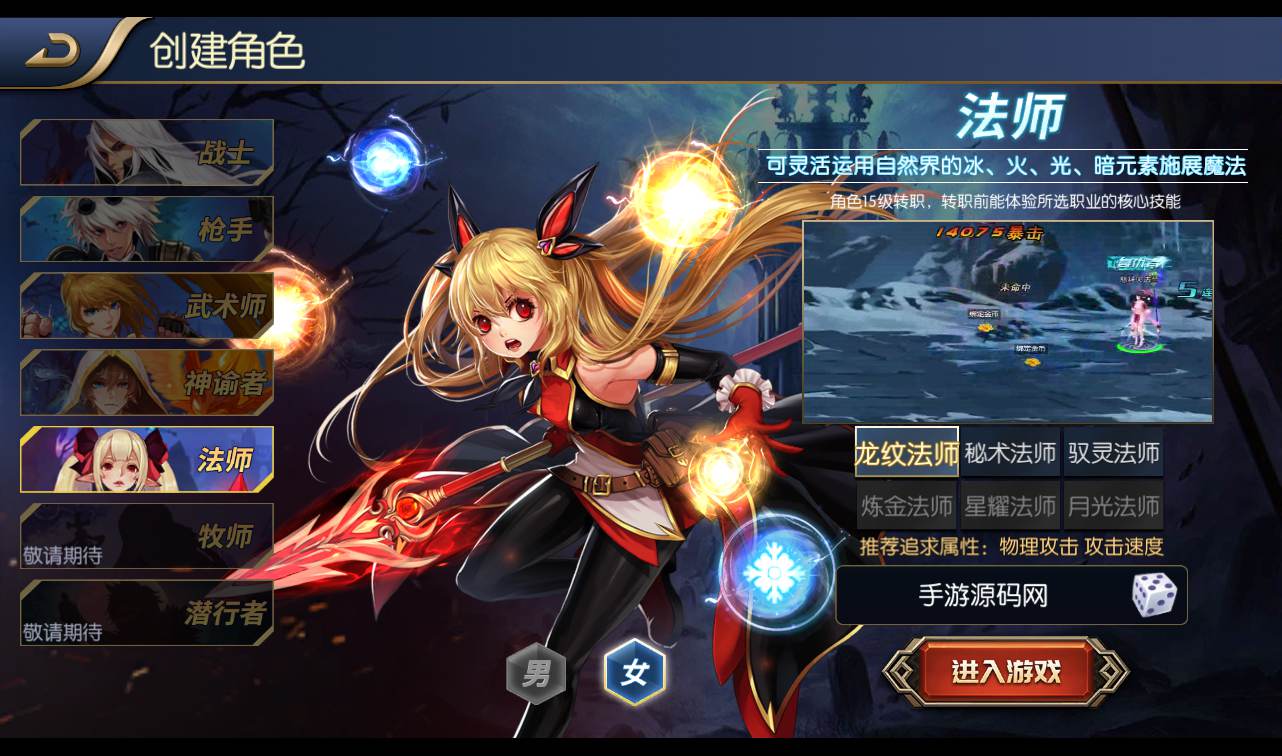1282x756 pixels.
Task: Open the 牧师 priest class slot
Action: coord(146,537)
